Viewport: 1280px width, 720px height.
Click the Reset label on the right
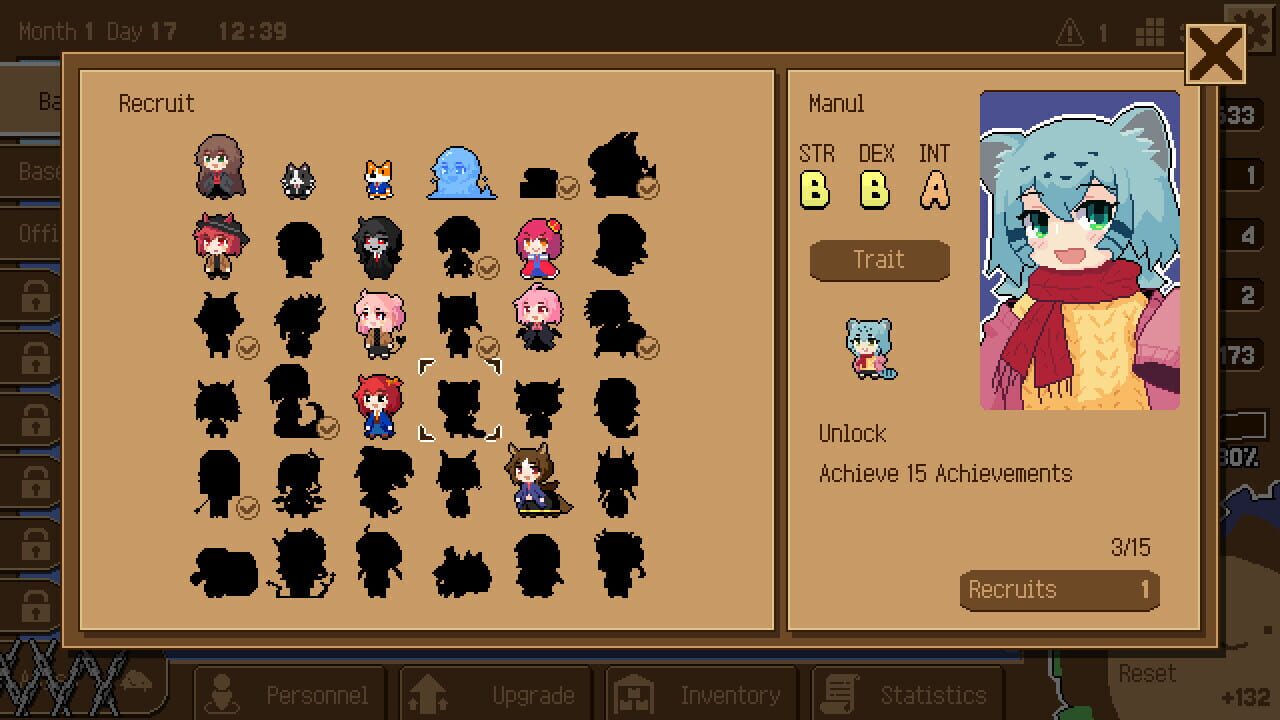pyautogui.click(x=1146, y=673)
